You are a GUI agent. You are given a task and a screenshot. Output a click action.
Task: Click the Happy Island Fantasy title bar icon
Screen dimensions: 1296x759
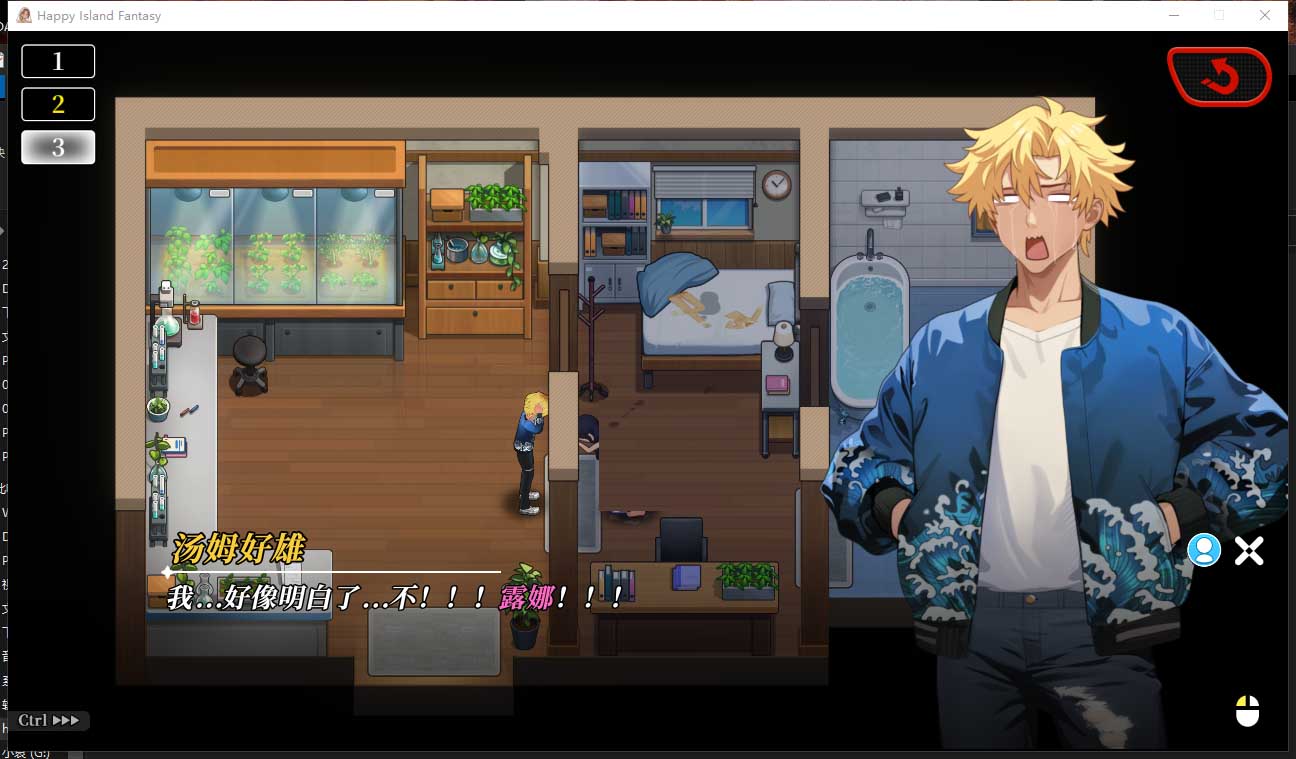[25, 15]
